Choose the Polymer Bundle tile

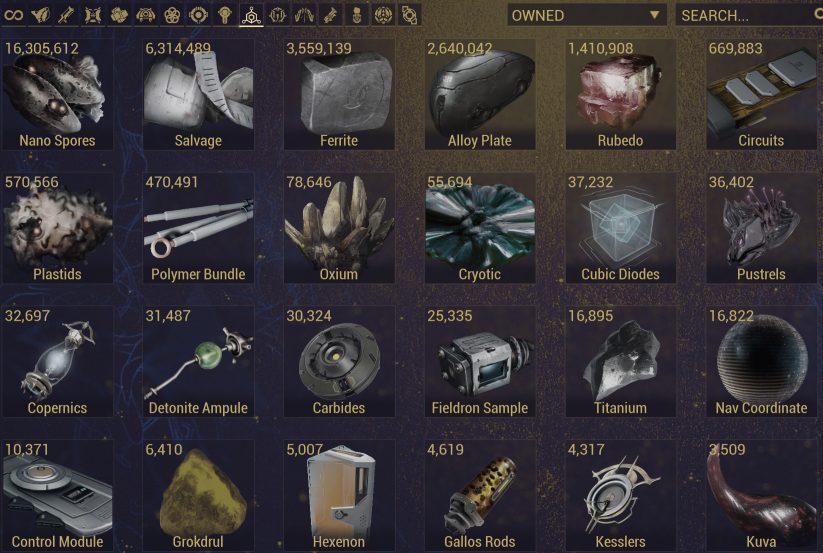(x=198, y=228)
